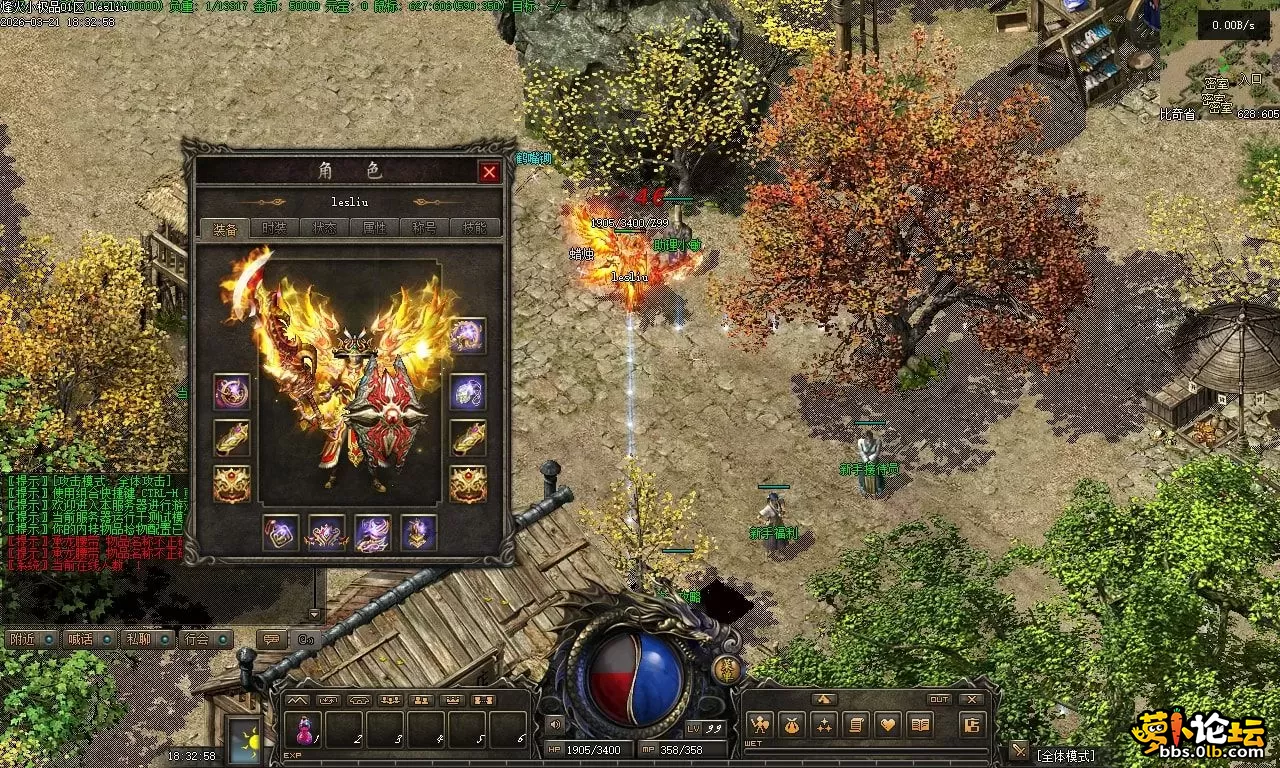This screenshot has height=768, width=1280.
Task: Click the crossed swords attack mode button
Action: coord(1019,750)
